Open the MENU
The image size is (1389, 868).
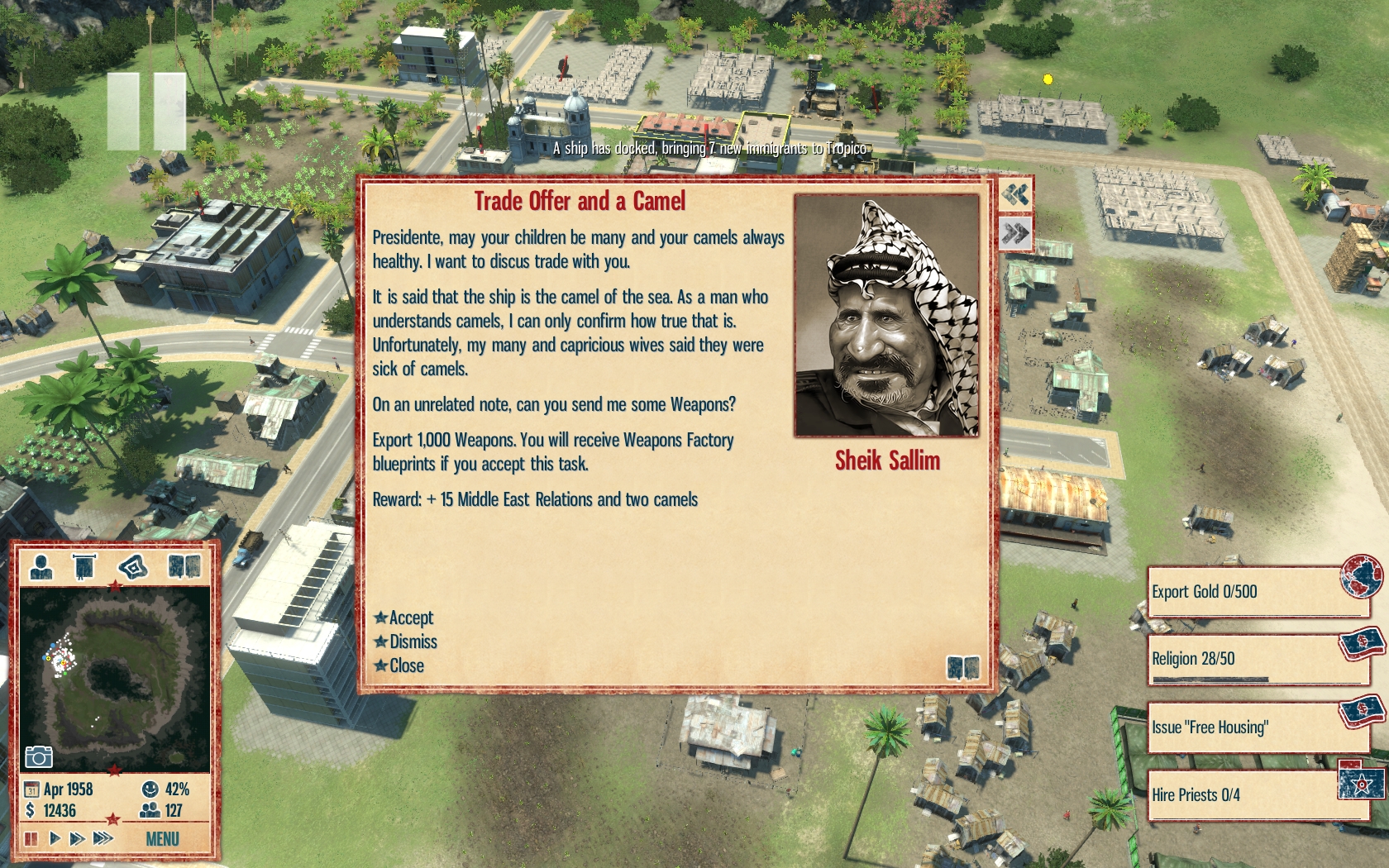point(162,839)
